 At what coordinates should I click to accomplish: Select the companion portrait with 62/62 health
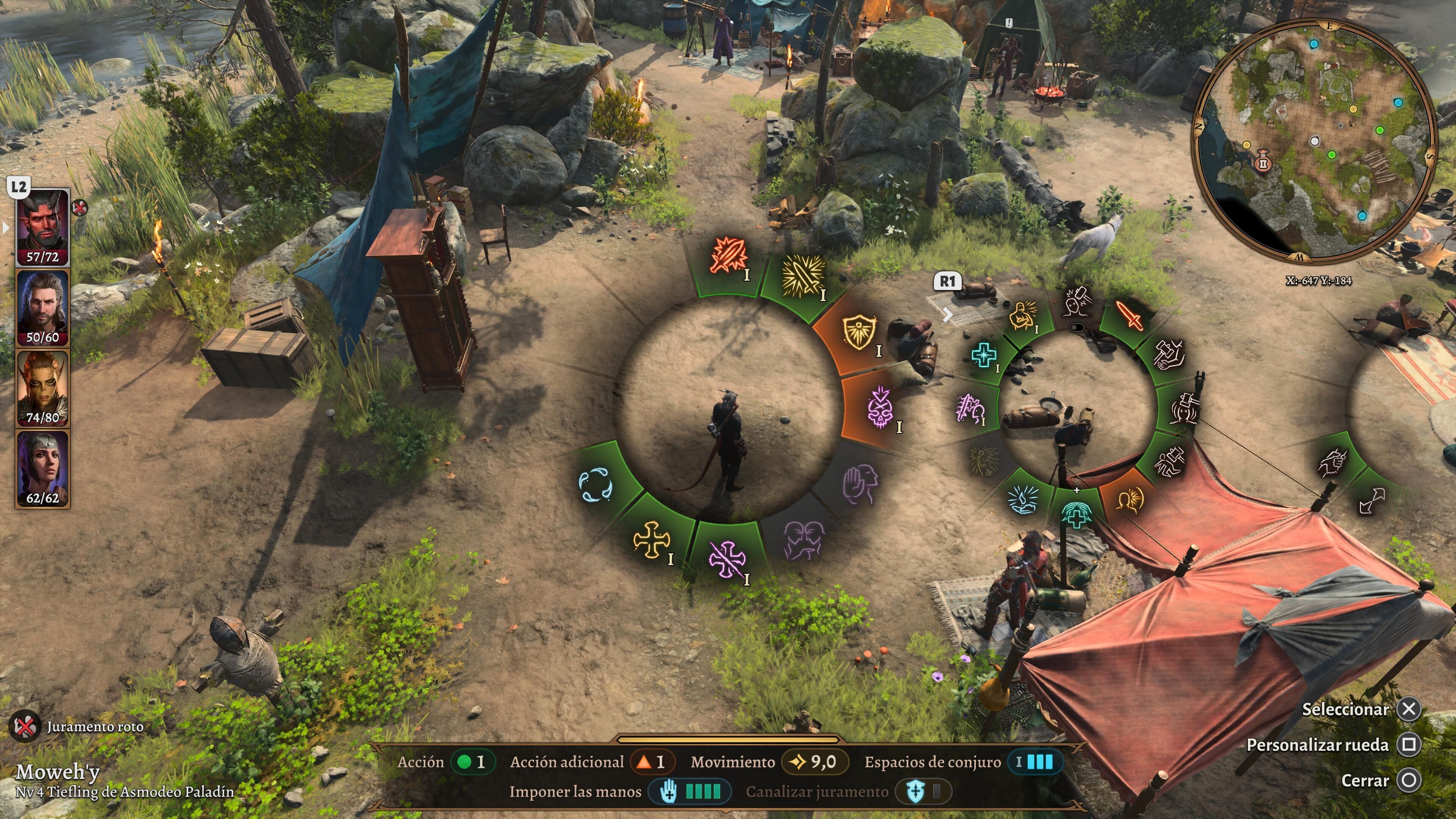(x=42, y=468)
